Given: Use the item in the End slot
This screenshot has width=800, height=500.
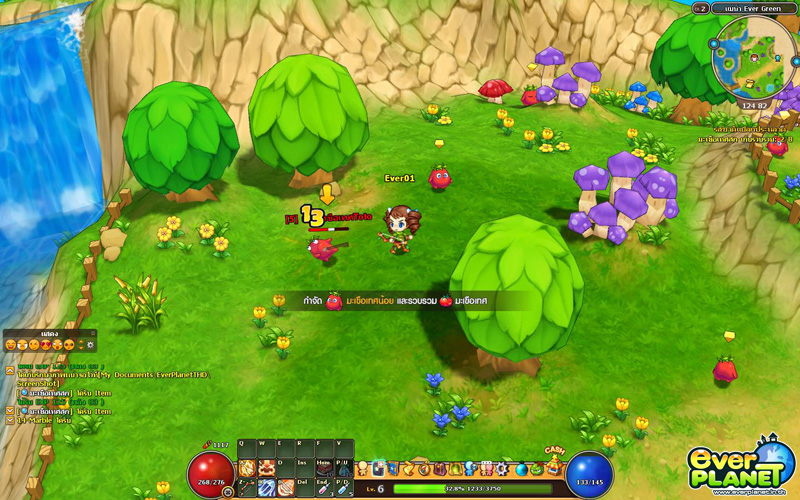Looking at the screenshot, I should pyautogui.click(x=323, y=487).
